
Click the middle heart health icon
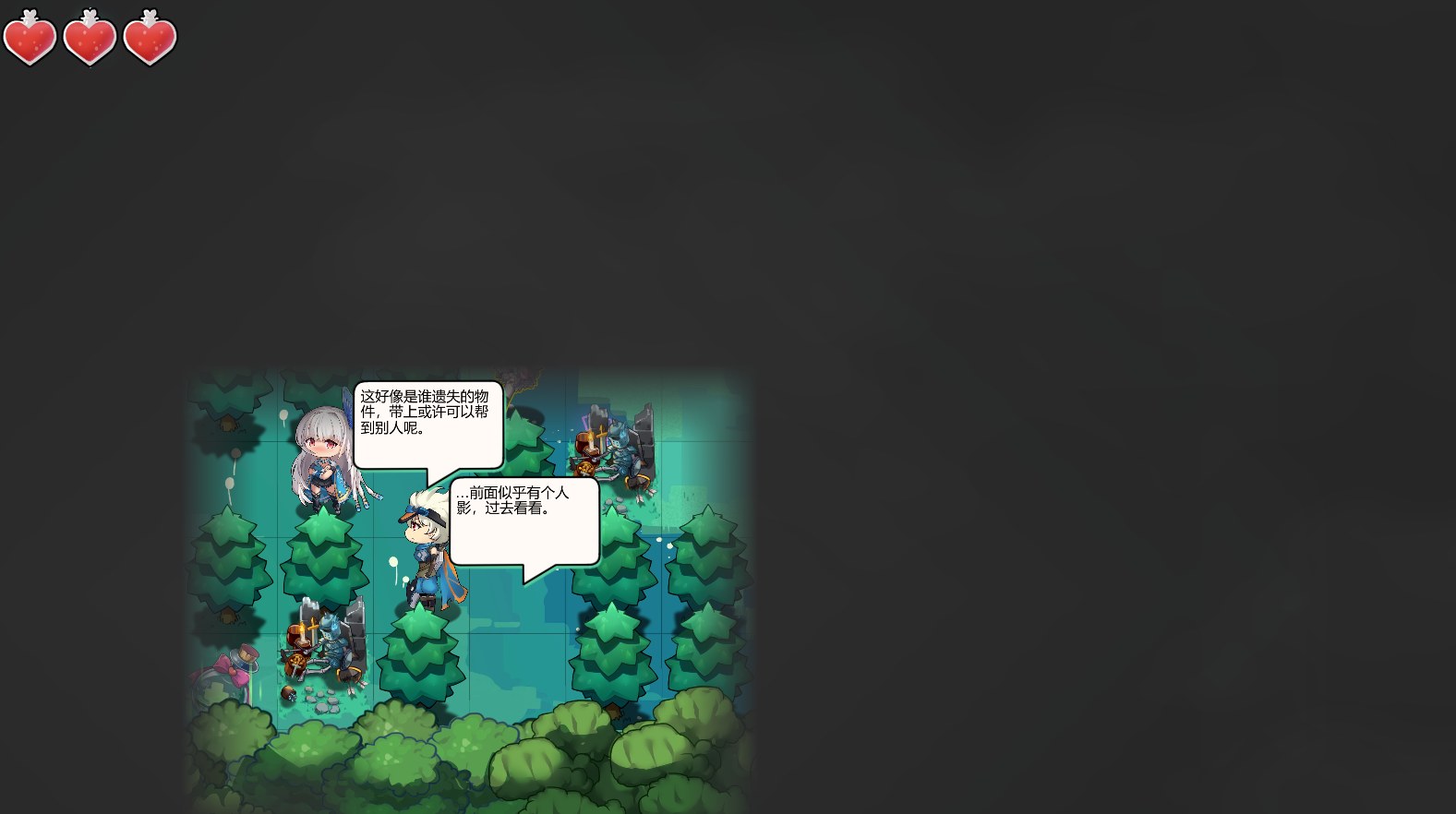coord(90,39)
